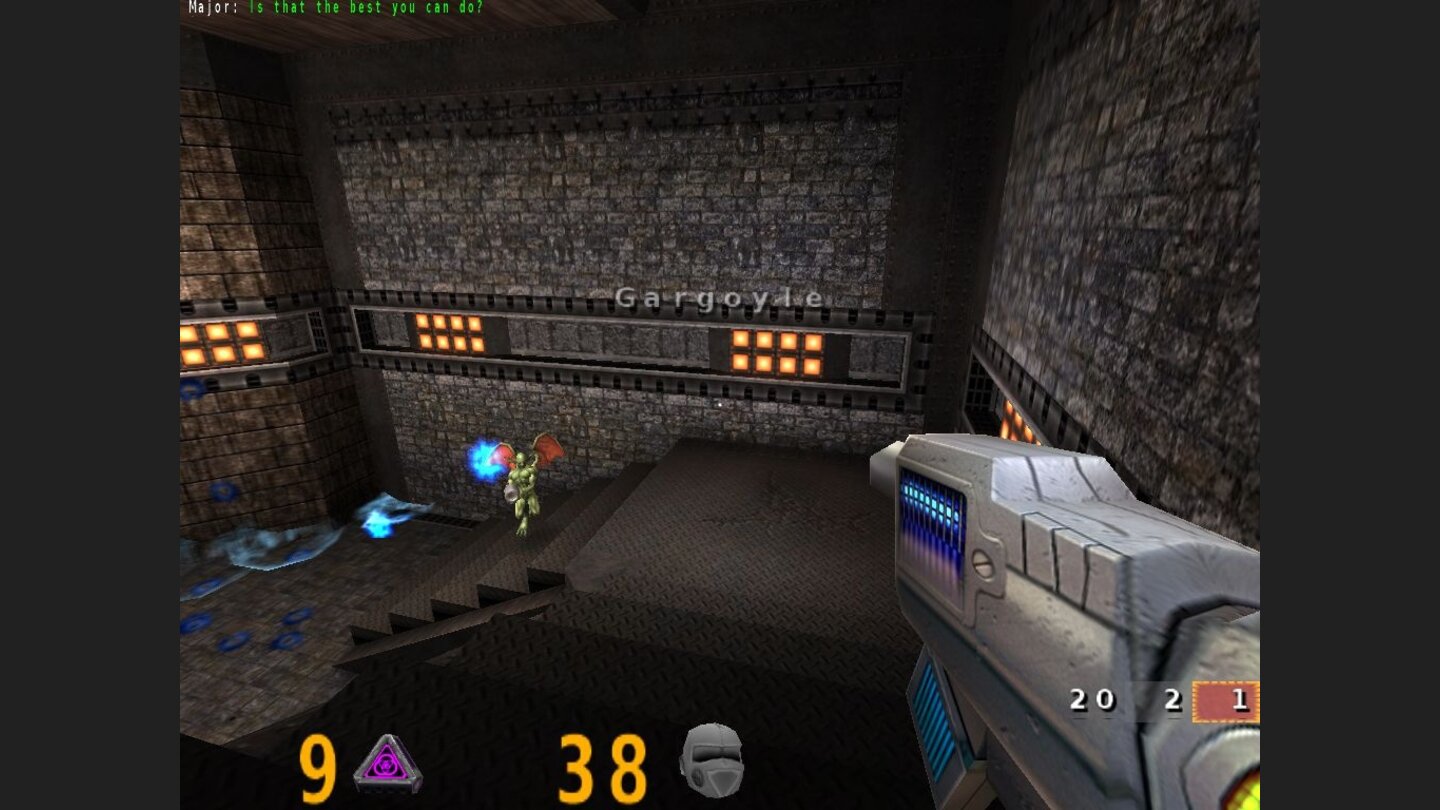Click the crosshair dot at screen center

tap(722, 405)
